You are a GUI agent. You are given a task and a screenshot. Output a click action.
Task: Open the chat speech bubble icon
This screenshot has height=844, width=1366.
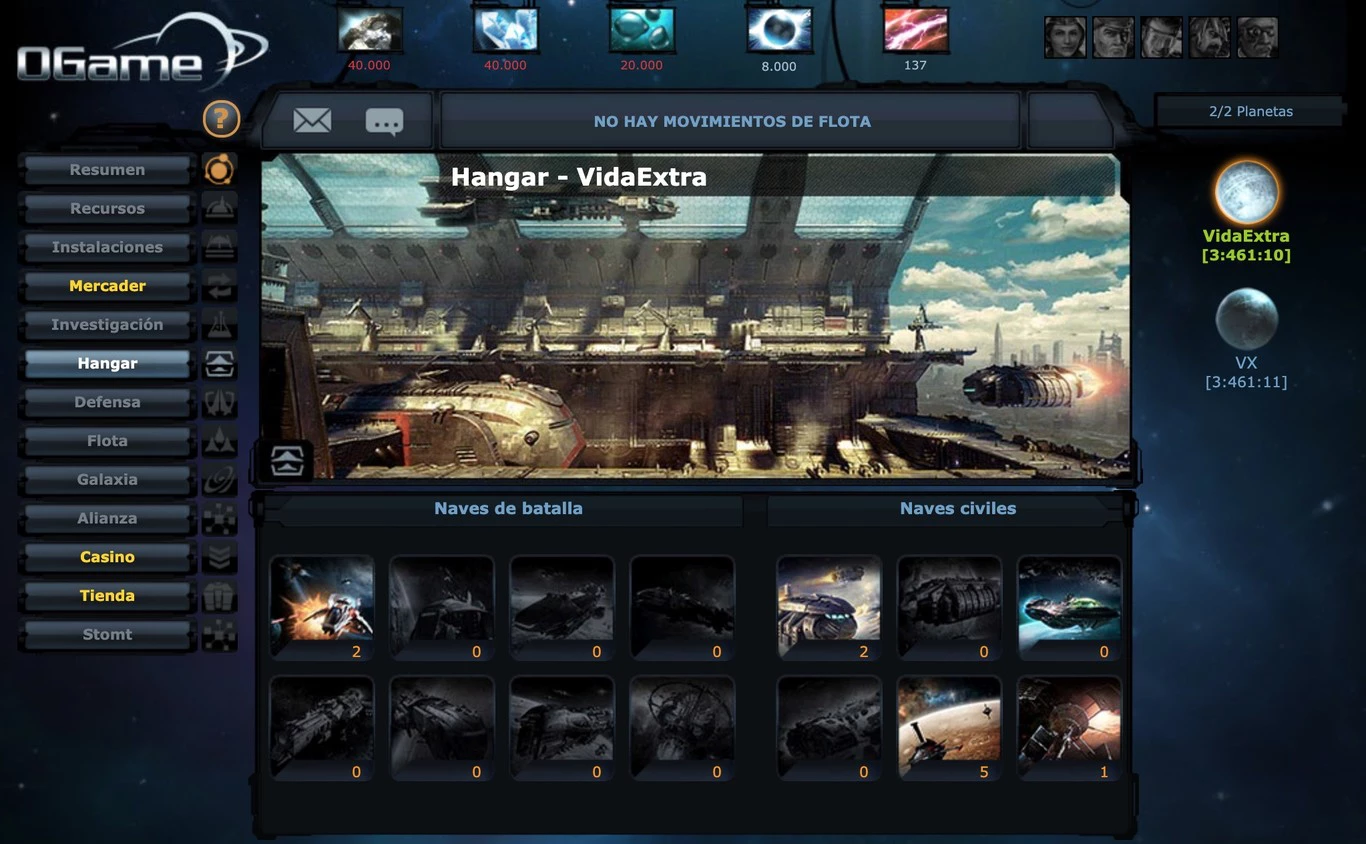pos(384,122)
